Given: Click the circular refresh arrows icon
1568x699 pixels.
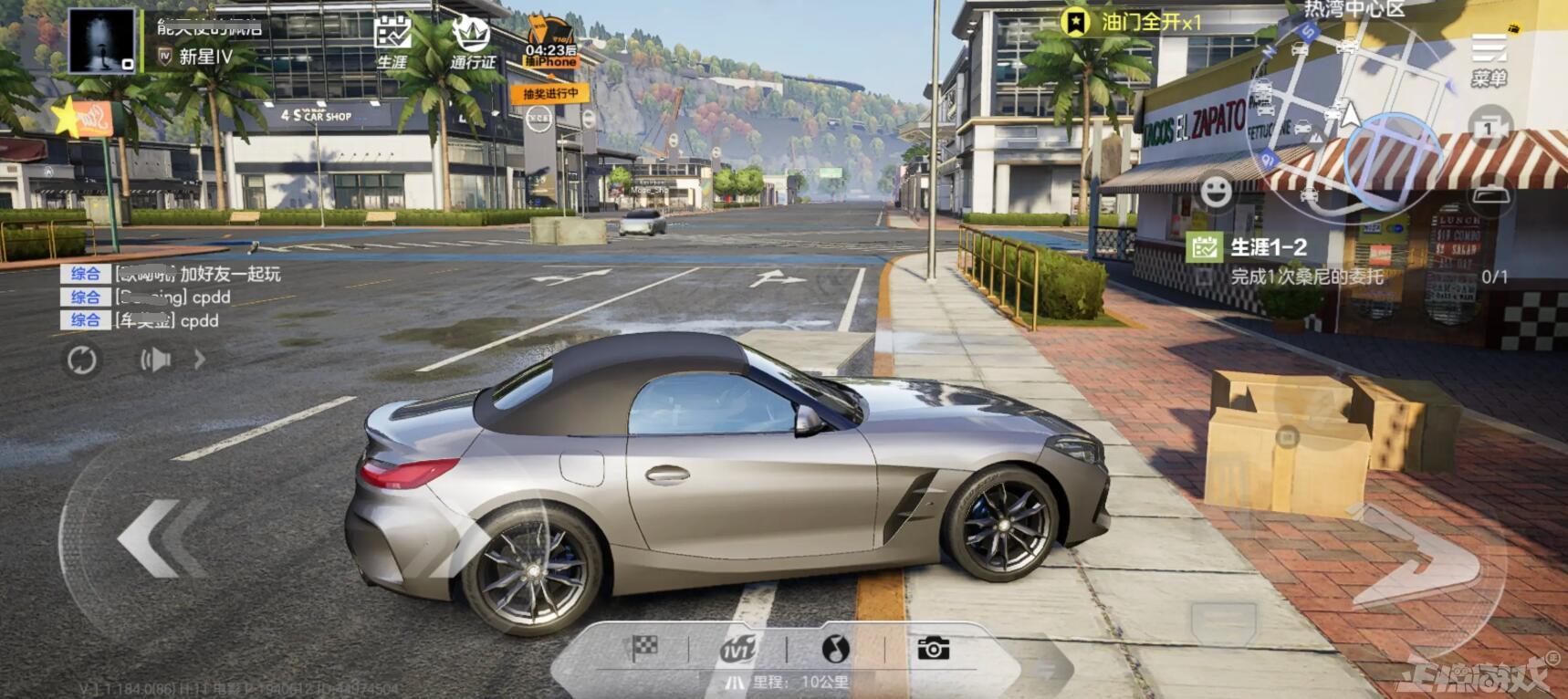Looking at the screenshot, I should tap(81, 360).
